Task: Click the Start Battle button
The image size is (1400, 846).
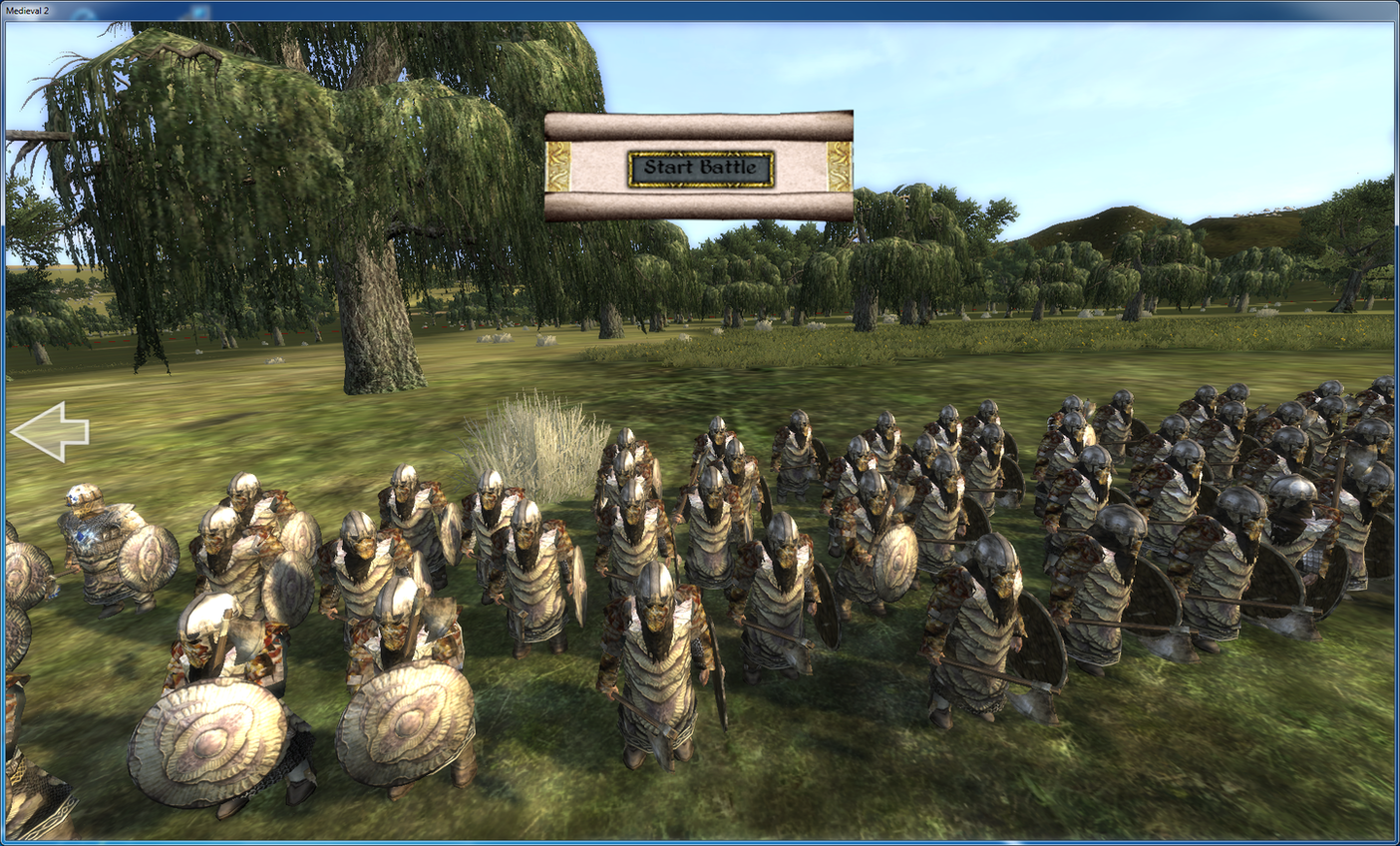Action: coord(700,168)
